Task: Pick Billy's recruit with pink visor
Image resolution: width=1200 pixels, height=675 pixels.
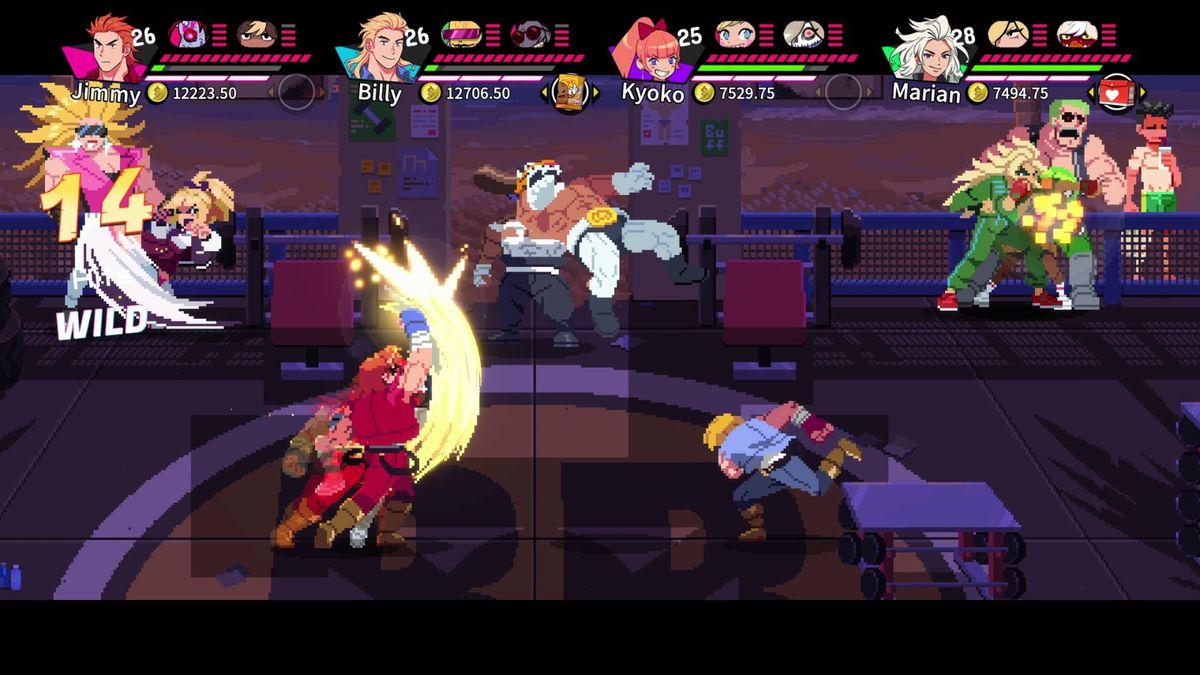Action: (461, 35)
